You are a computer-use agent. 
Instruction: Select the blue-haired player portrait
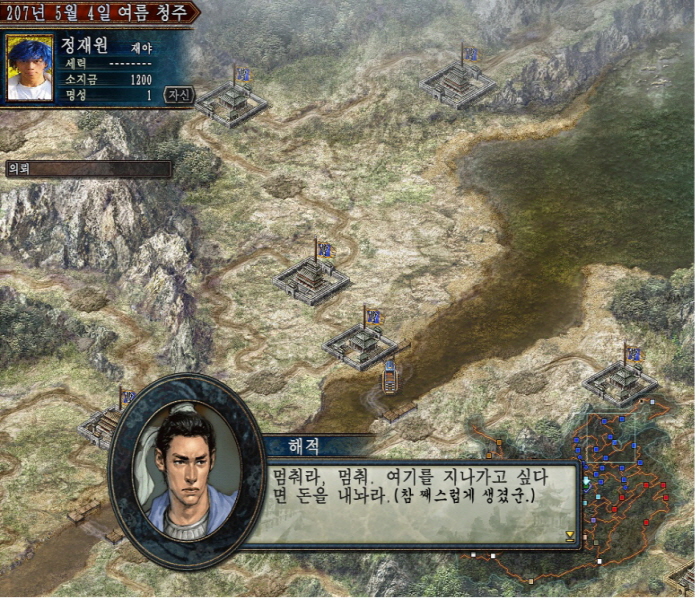pyautogui.click(x=30, y=68)
